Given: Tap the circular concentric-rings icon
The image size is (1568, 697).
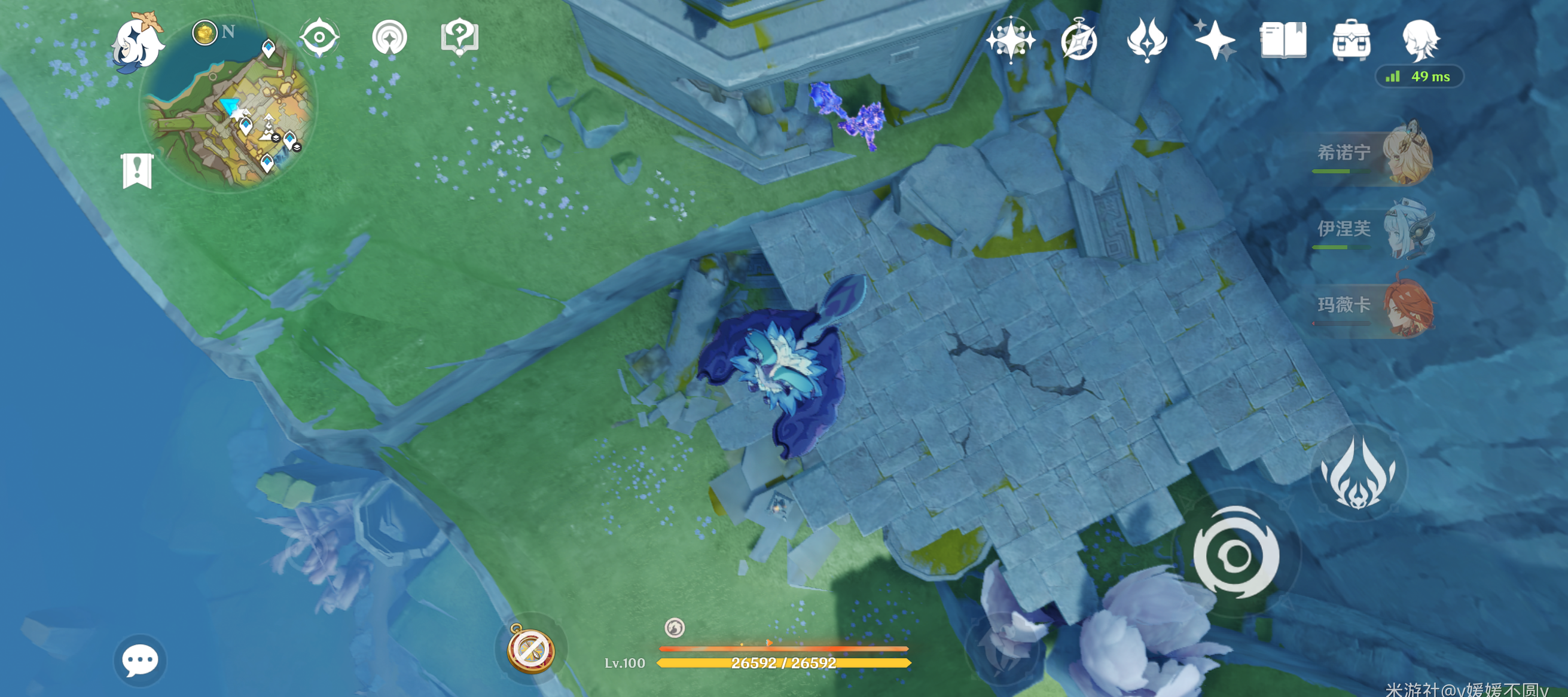Looking at the screenshot, I should point(389,38).
